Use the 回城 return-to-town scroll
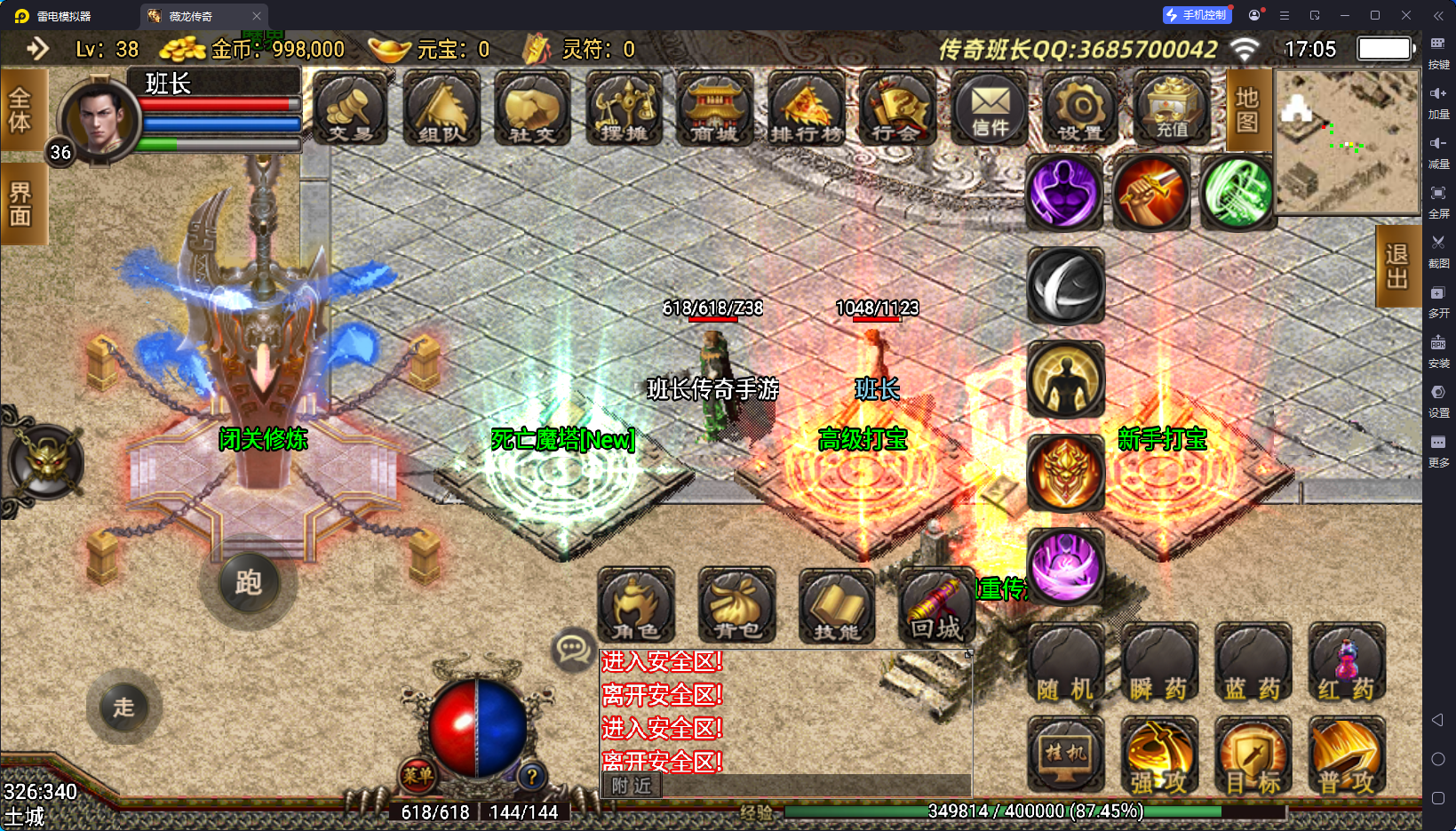 936,605
